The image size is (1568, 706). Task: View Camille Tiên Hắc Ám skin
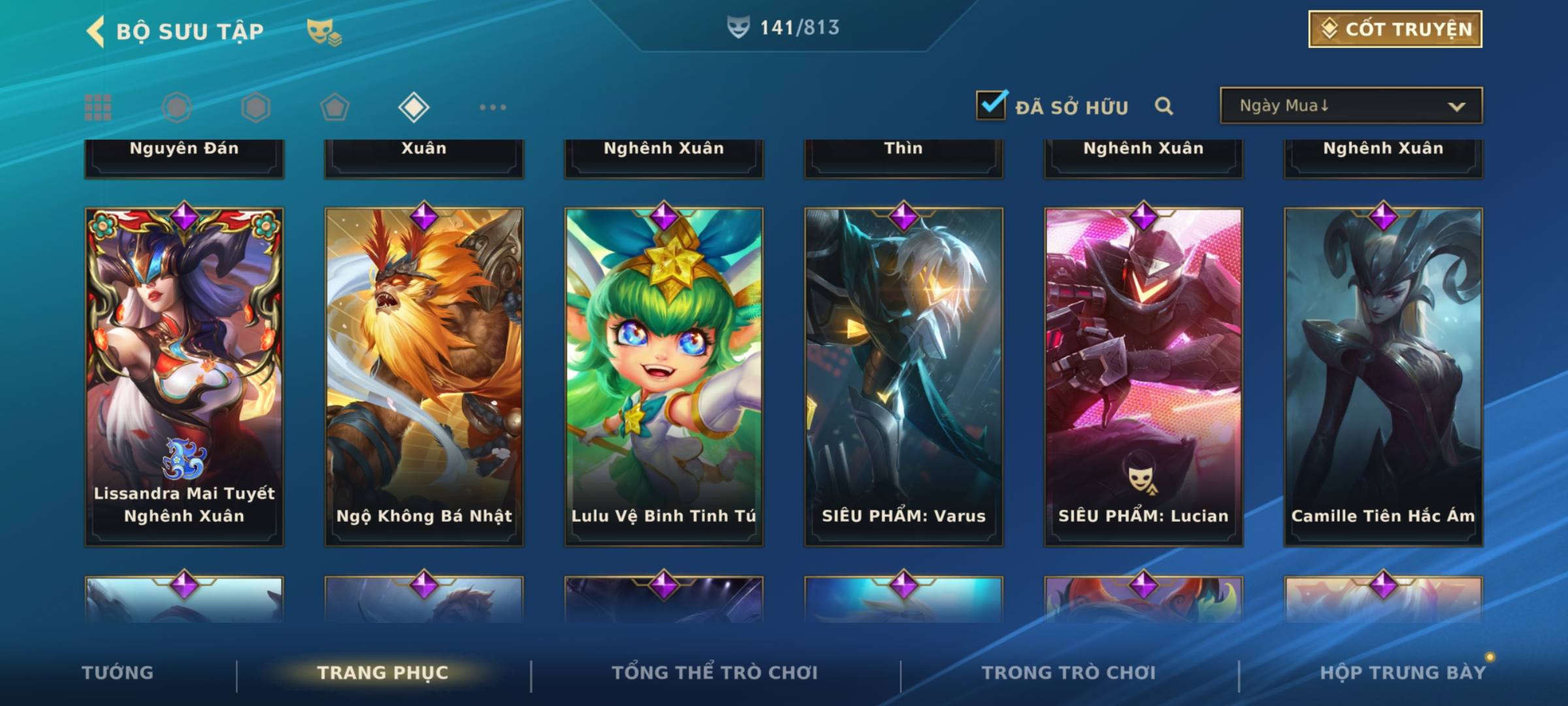[1383, 376]
